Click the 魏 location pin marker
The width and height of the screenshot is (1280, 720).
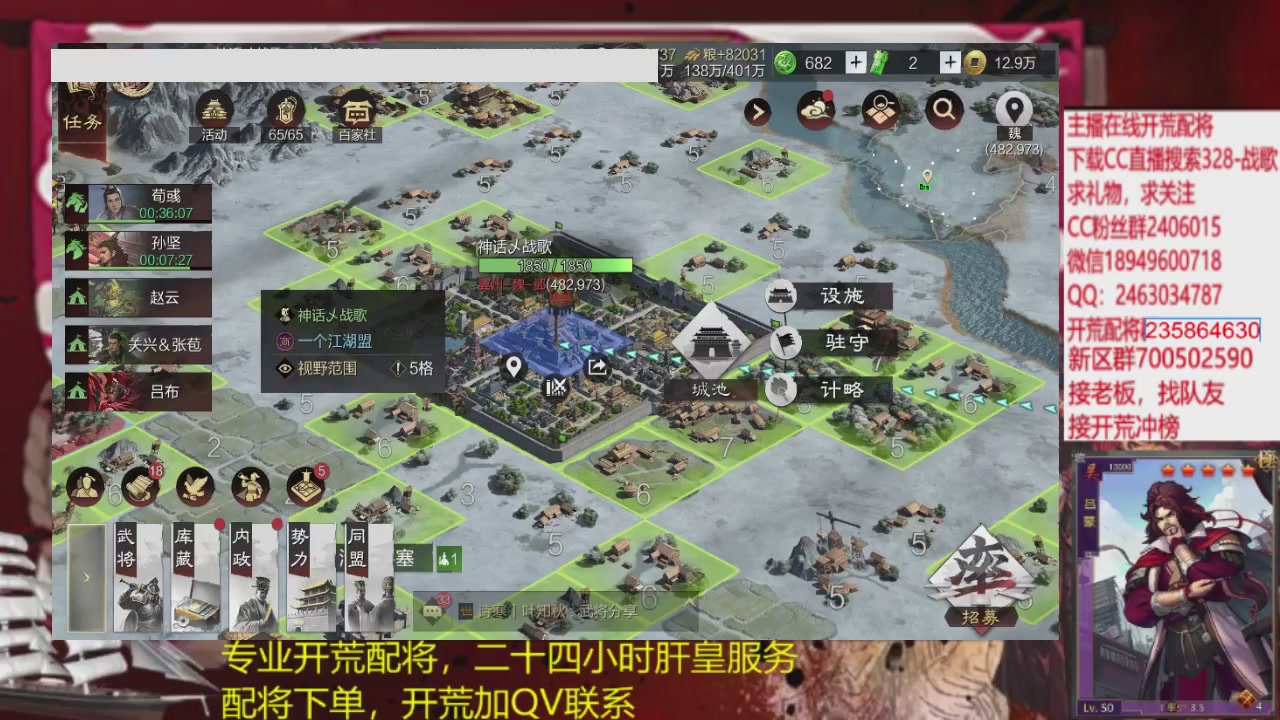(x=1013, y=108)
